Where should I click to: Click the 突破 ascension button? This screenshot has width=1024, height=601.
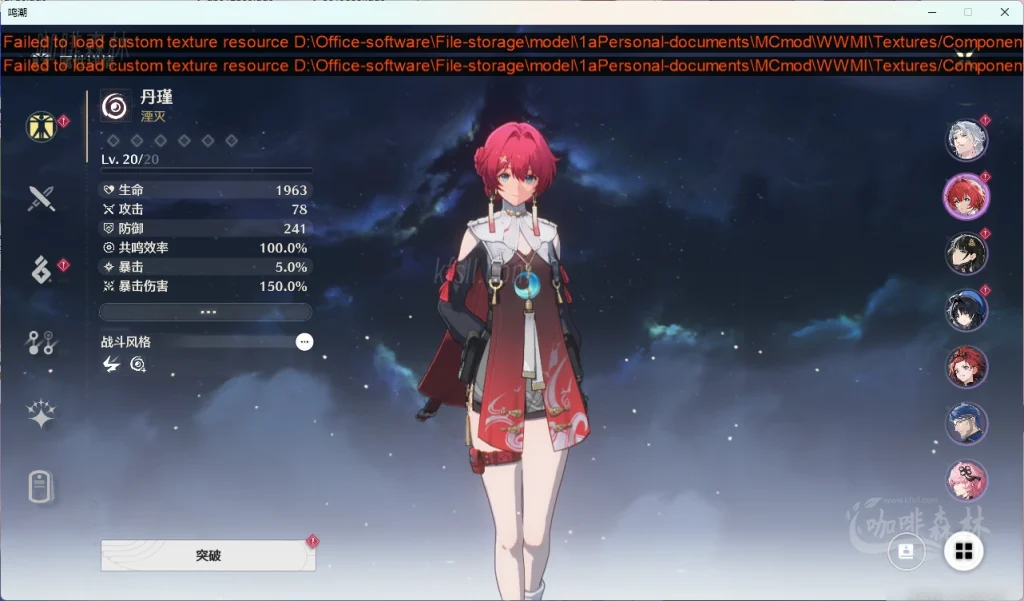(x=208, y=555)
